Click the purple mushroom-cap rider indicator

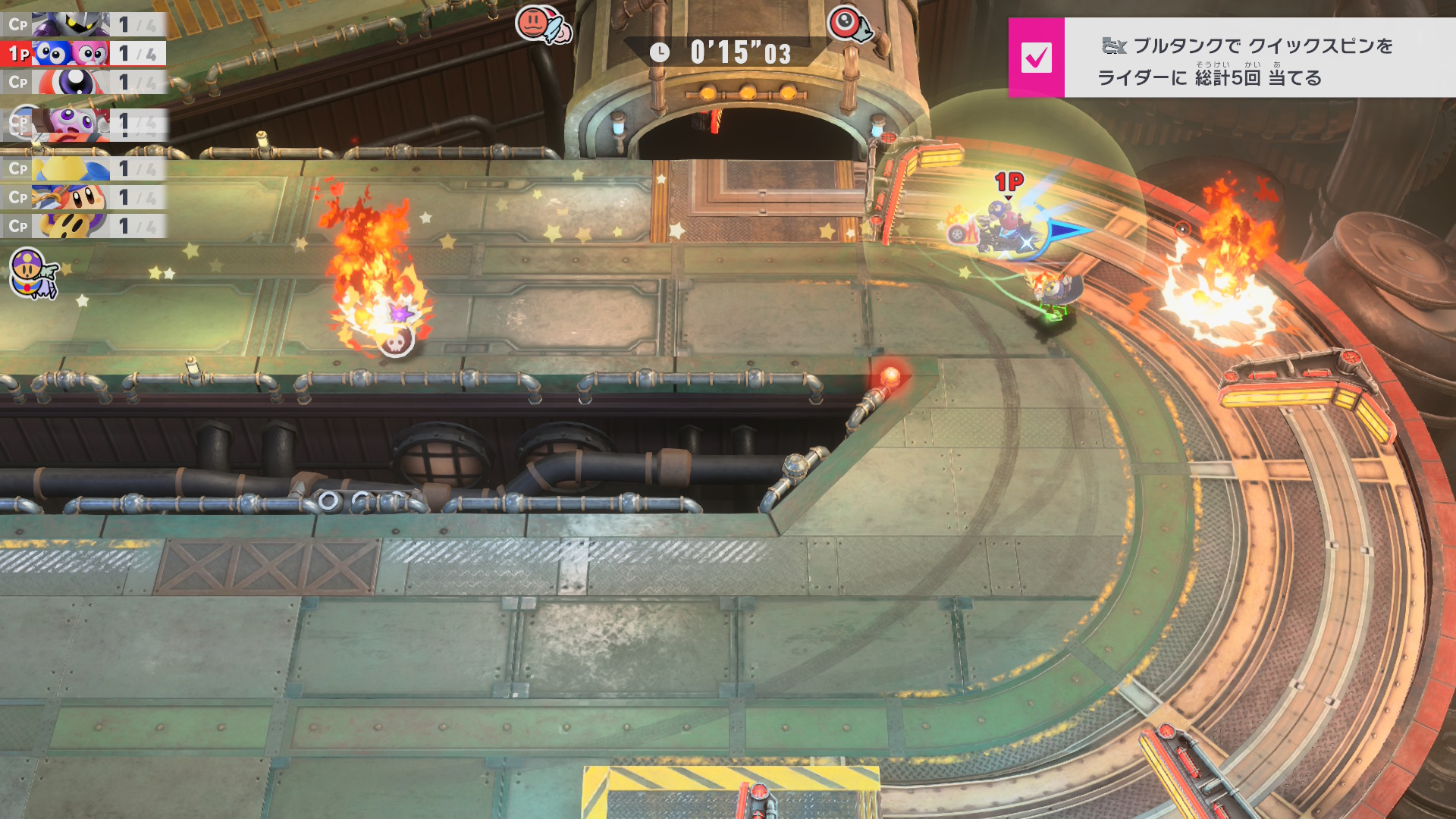32,273
